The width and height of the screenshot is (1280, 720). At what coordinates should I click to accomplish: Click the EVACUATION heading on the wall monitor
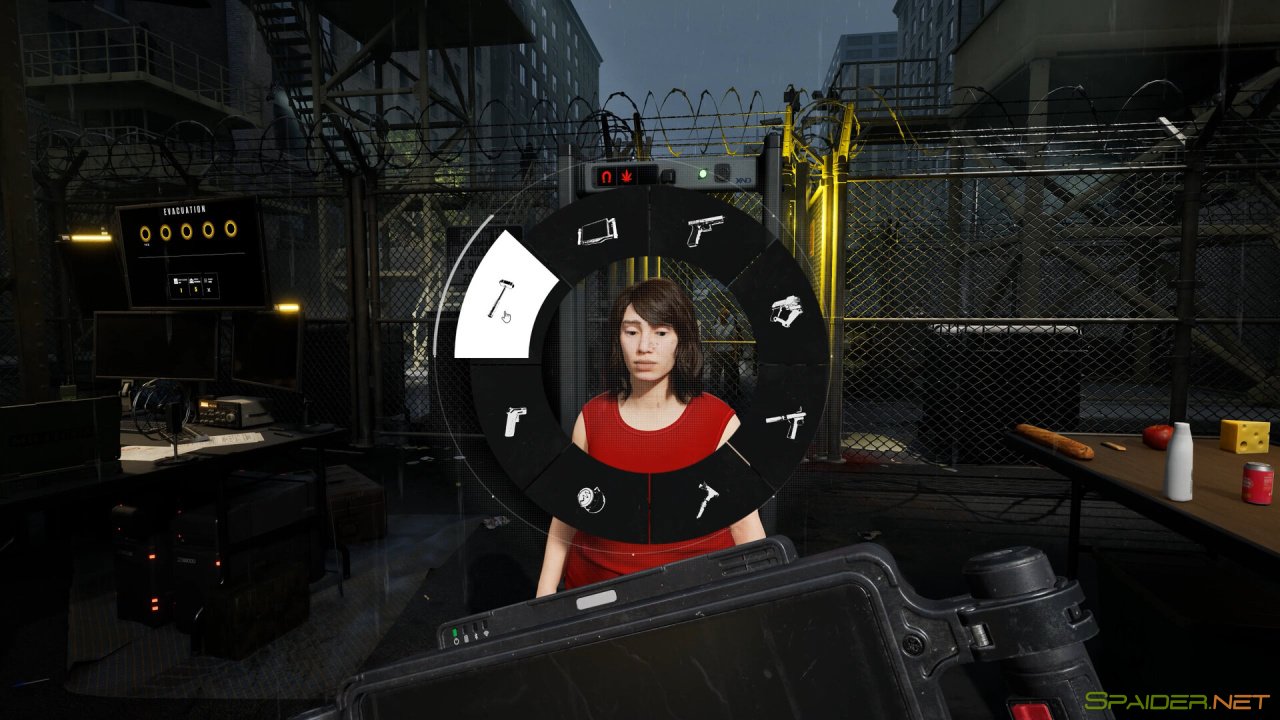(184, 210)
